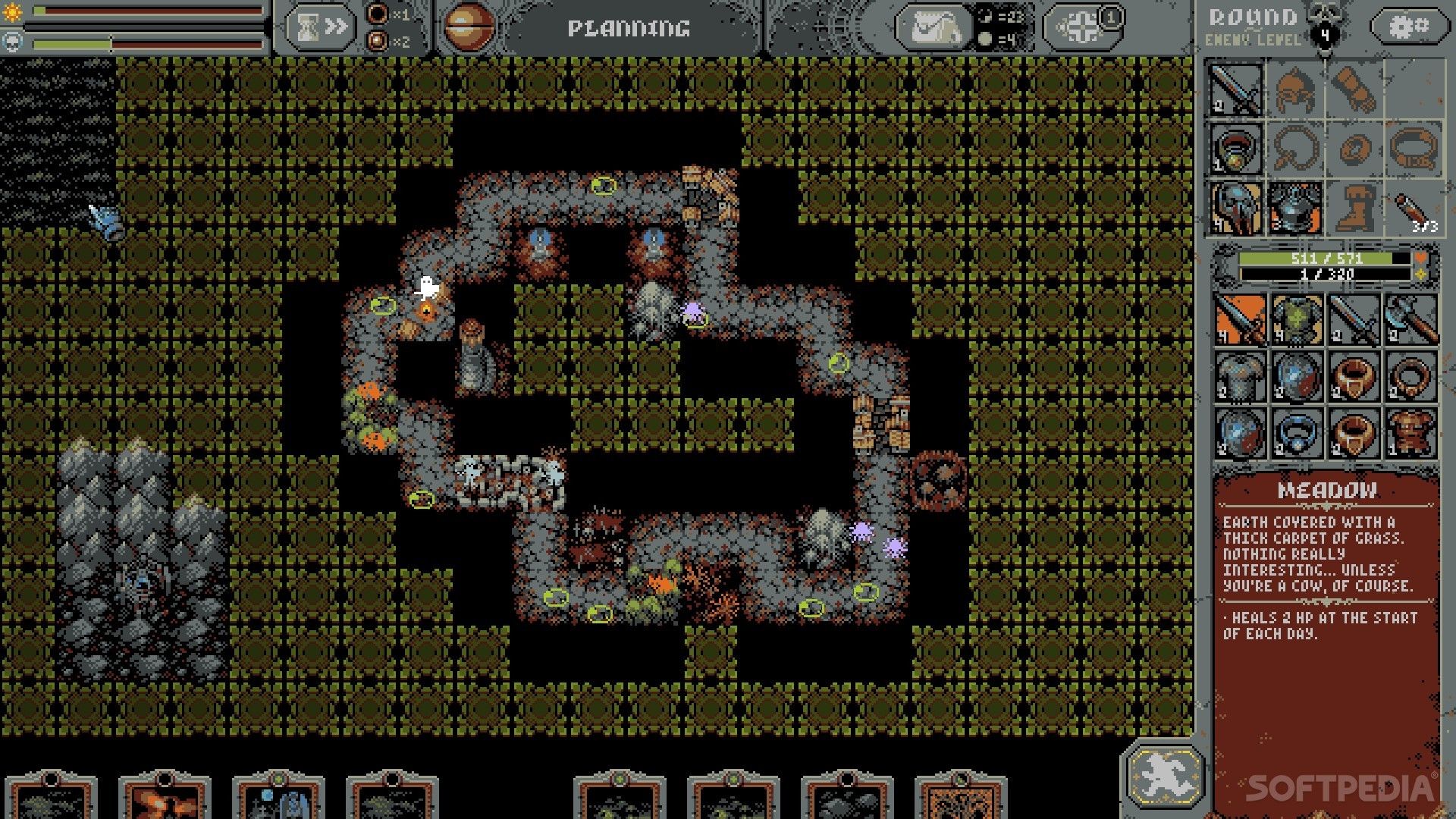Choose the brown leather armor in the inventory

1411,434
